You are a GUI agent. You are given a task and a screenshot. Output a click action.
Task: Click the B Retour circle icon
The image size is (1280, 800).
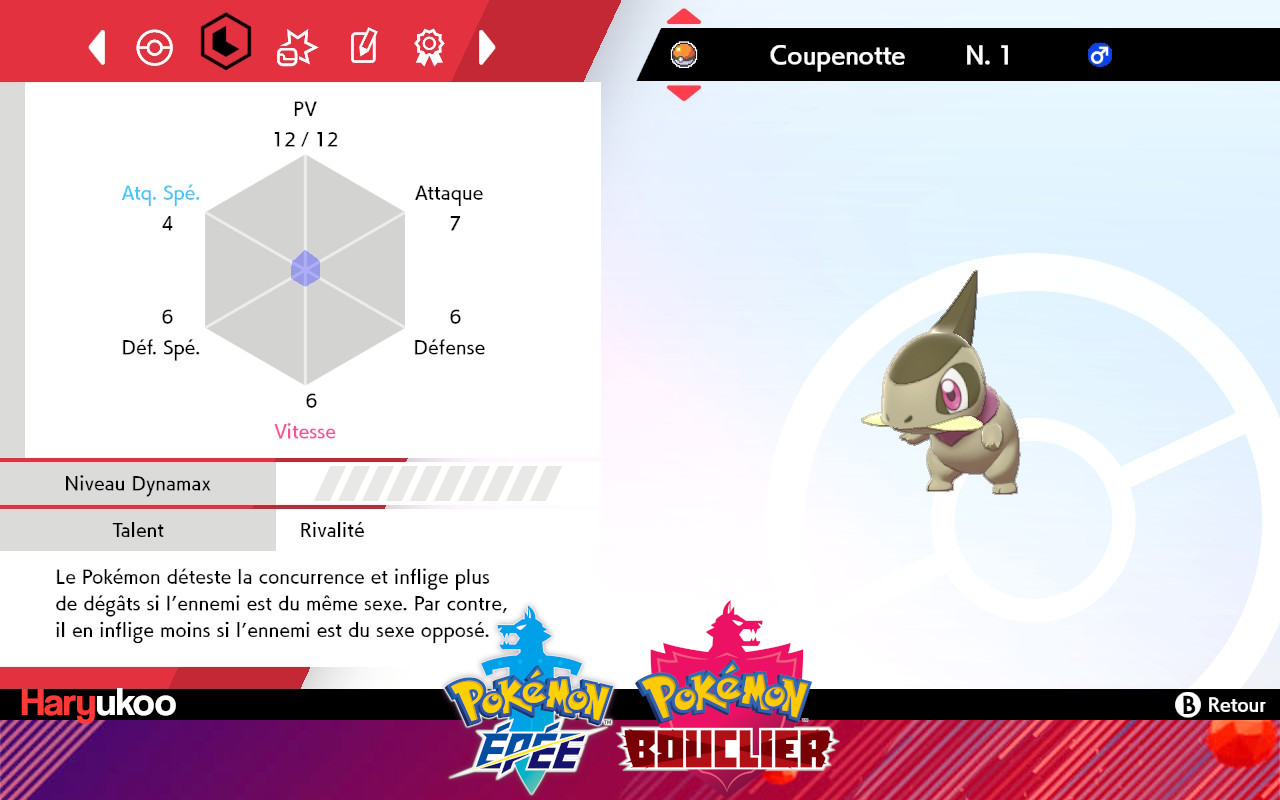[1188, 705]
